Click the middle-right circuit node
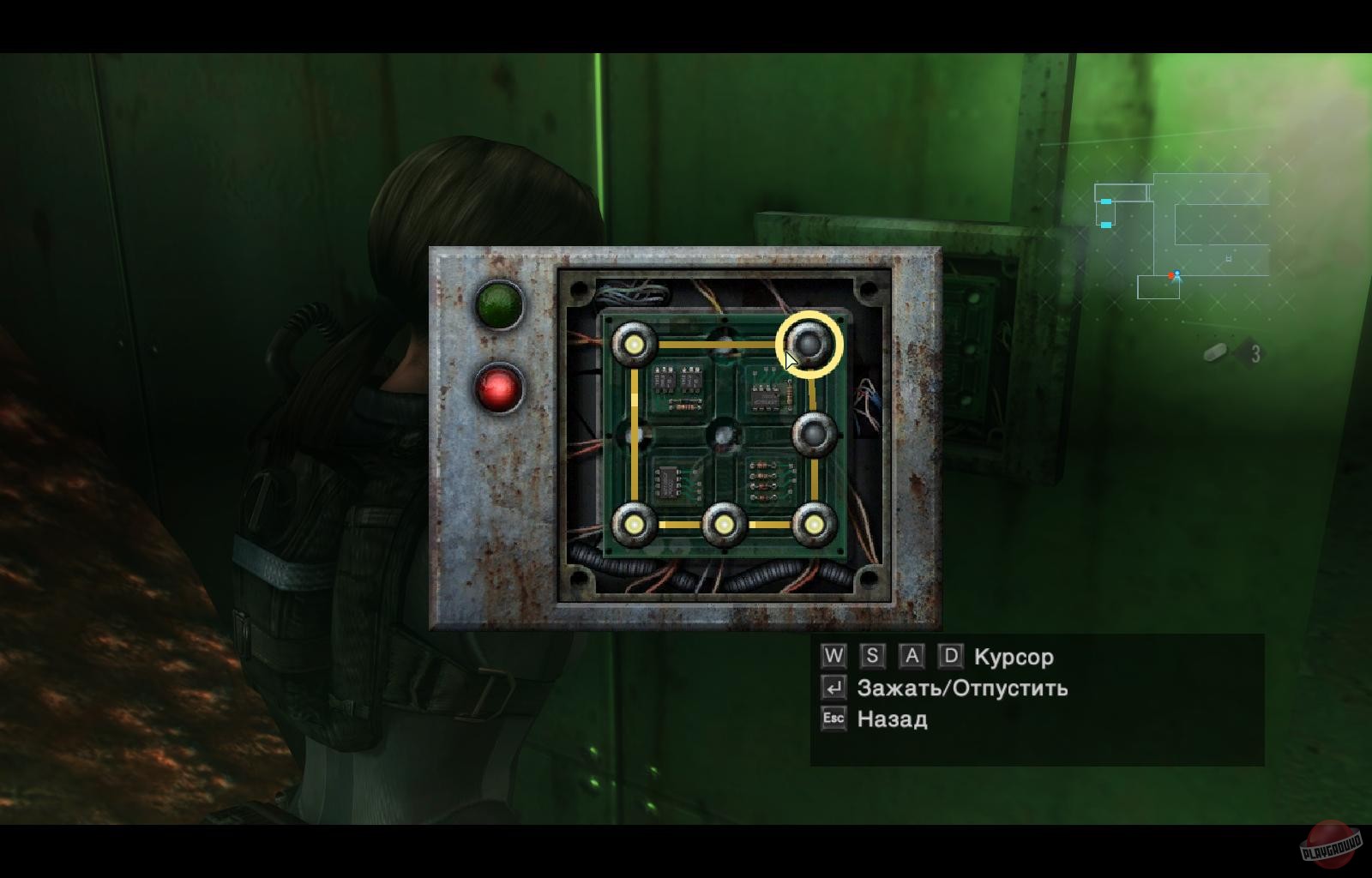Viewport: 1372px width, 878px height. click(814, 433)
